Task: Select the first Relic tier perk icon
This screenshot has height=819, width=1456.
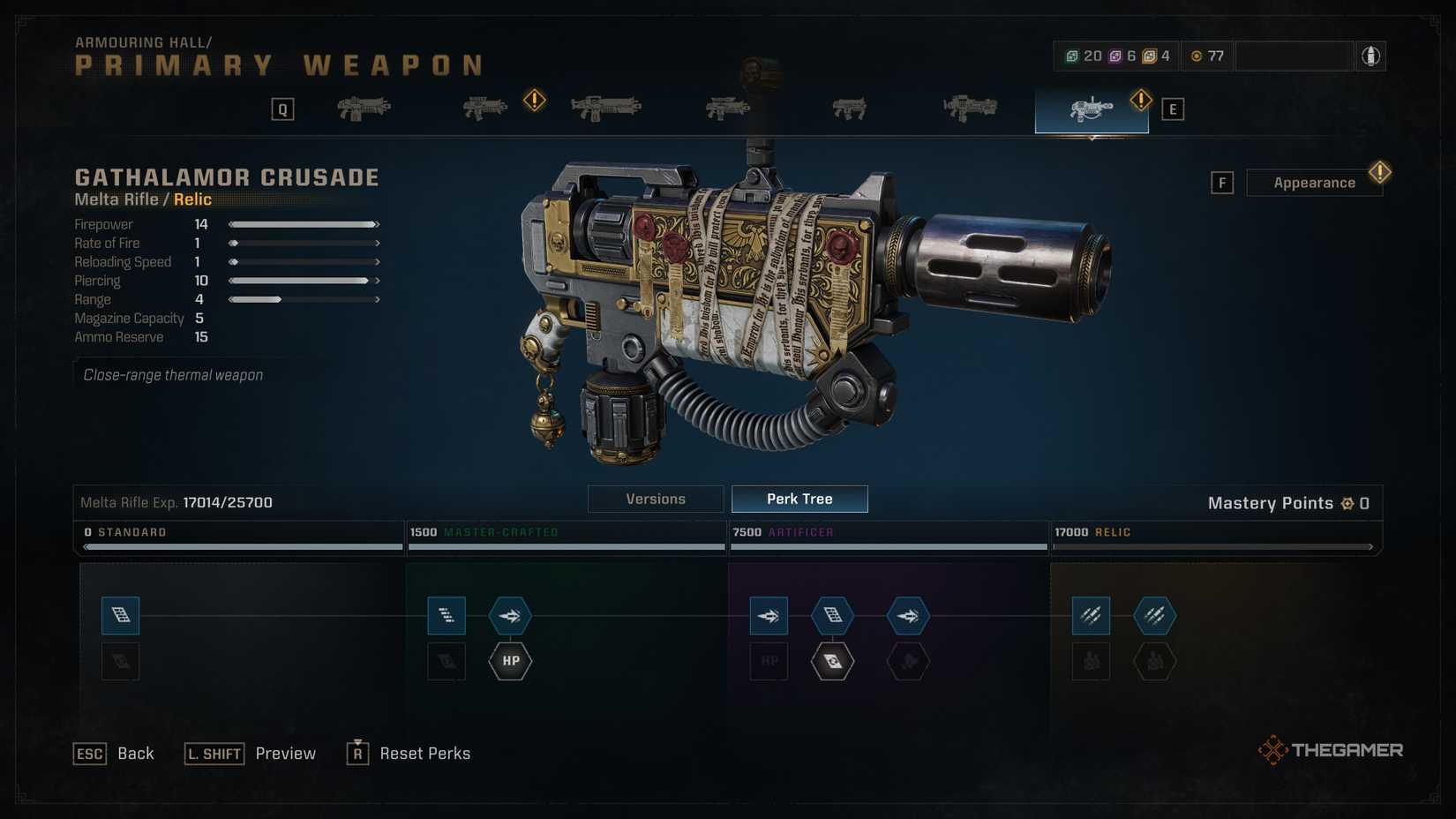Action: tap(1091, 615)
